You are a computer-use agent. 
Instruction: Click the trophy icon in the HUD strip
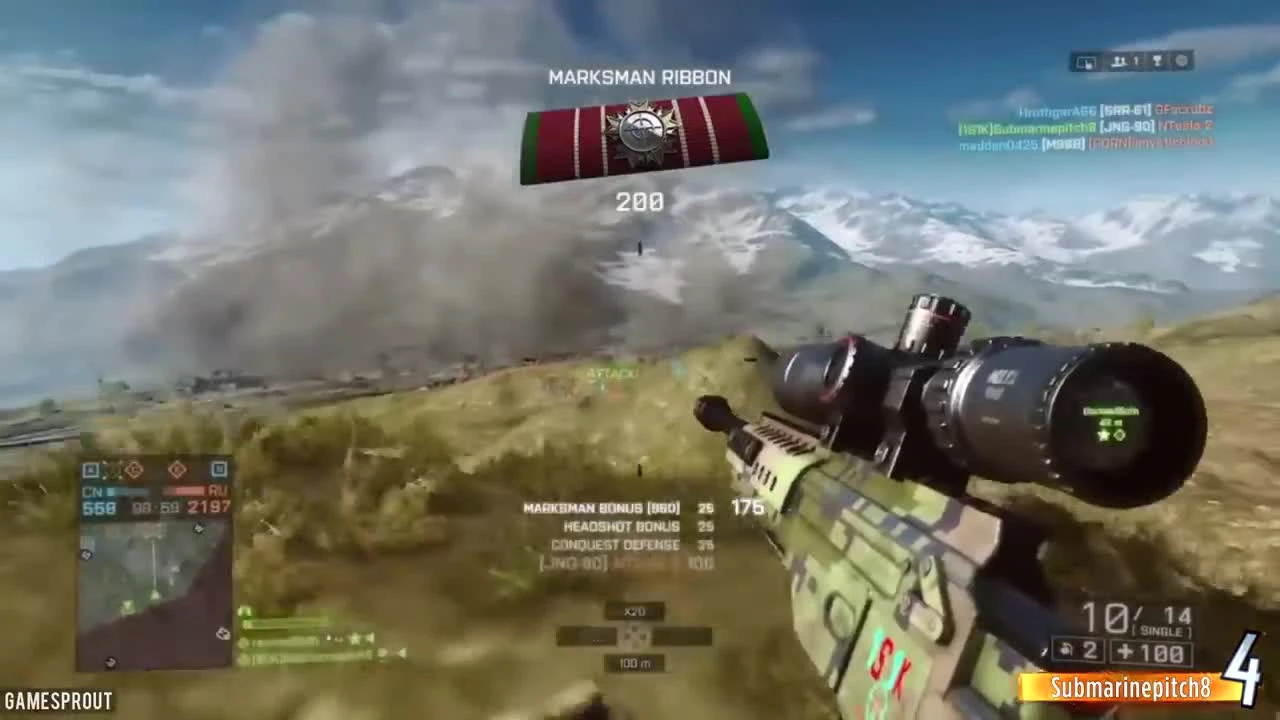point(1157,62)
